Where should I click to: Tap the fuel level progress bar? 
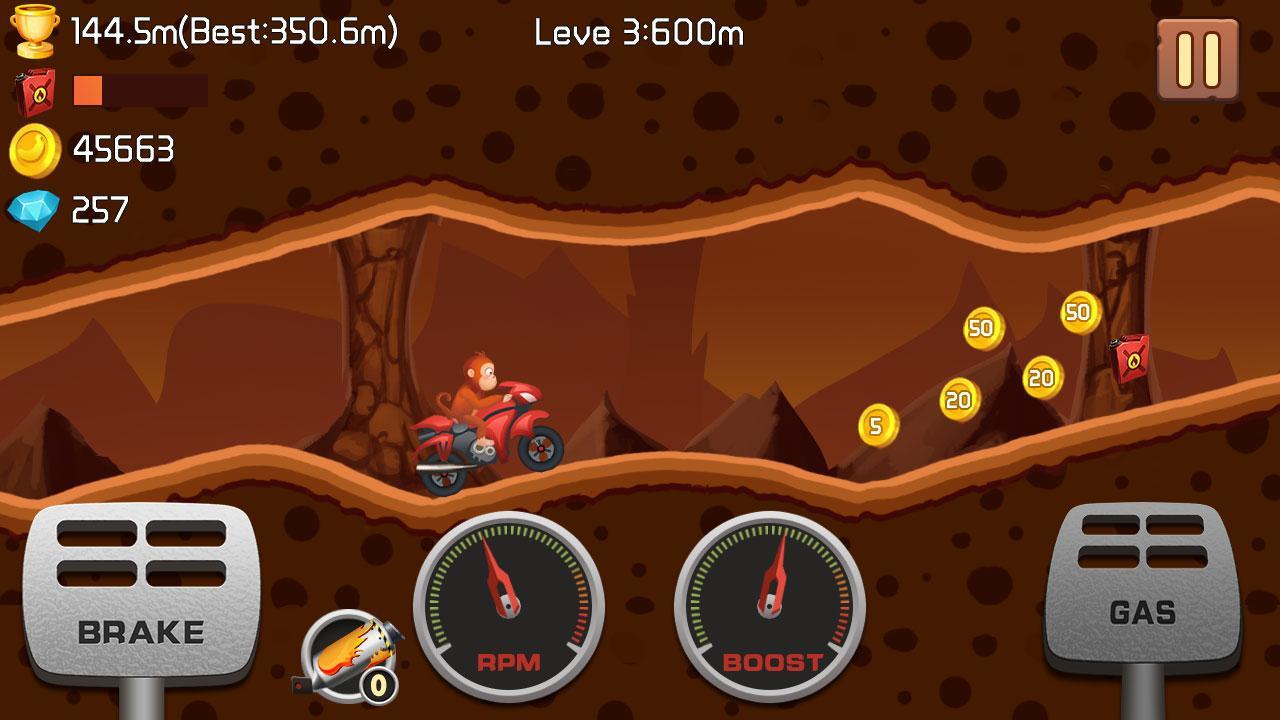tap(140, 91)
